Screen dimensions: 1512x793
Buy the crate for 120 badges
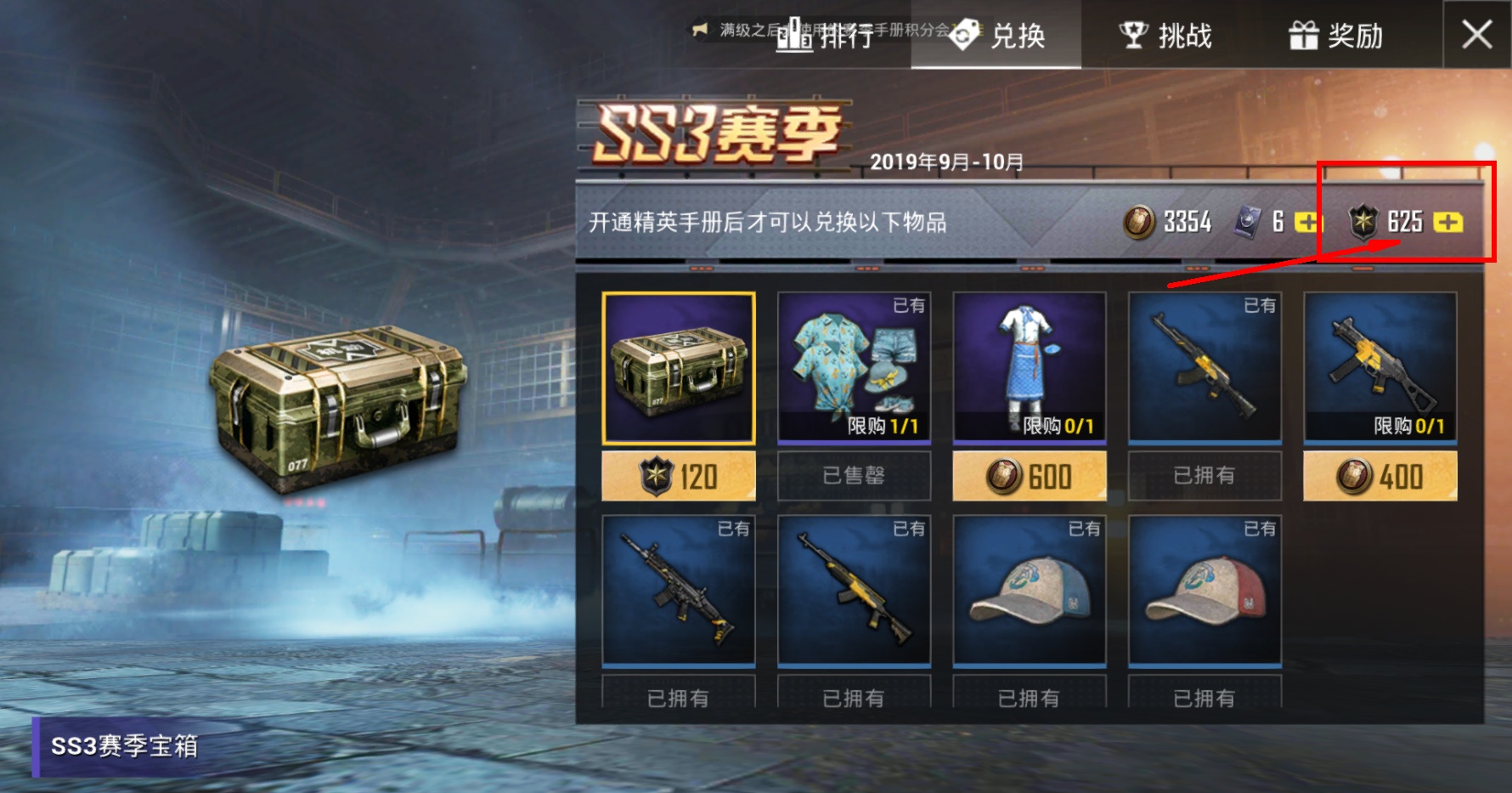678,476
